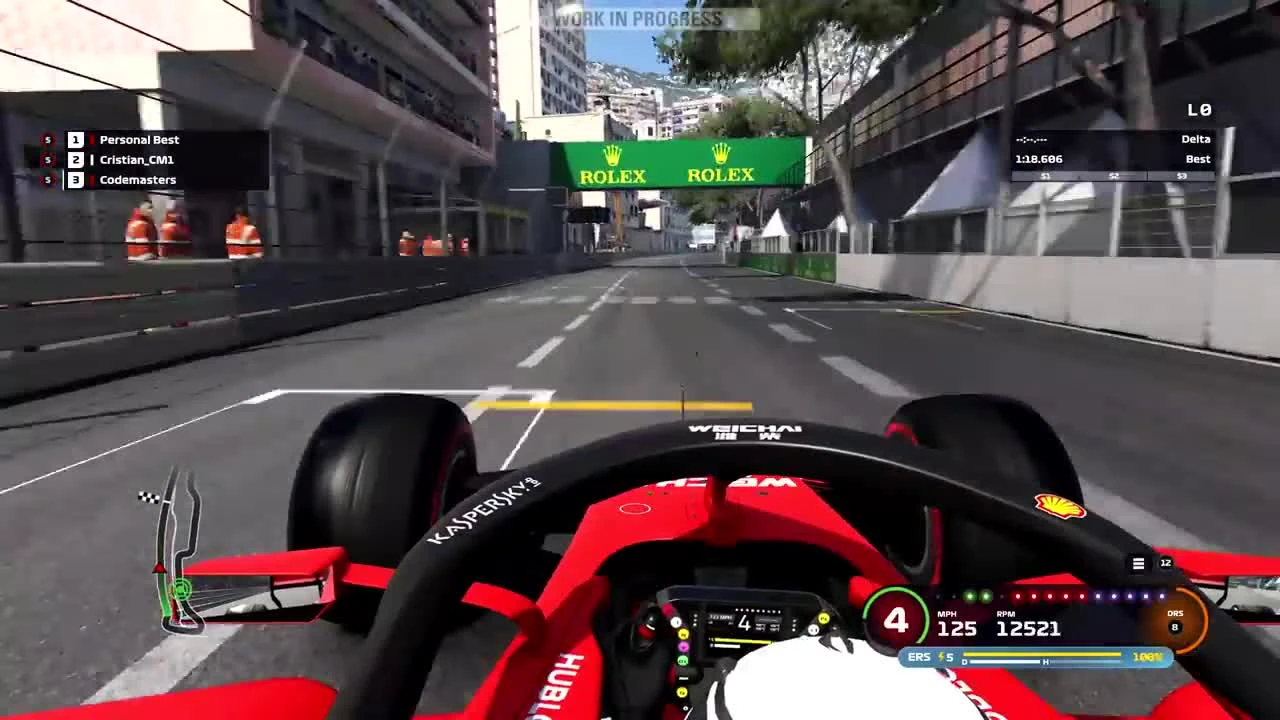The height and width of the screenshot is (720, 1280).
Task: Click the Best lap time 1:18.606
Action: [1040, 158]
